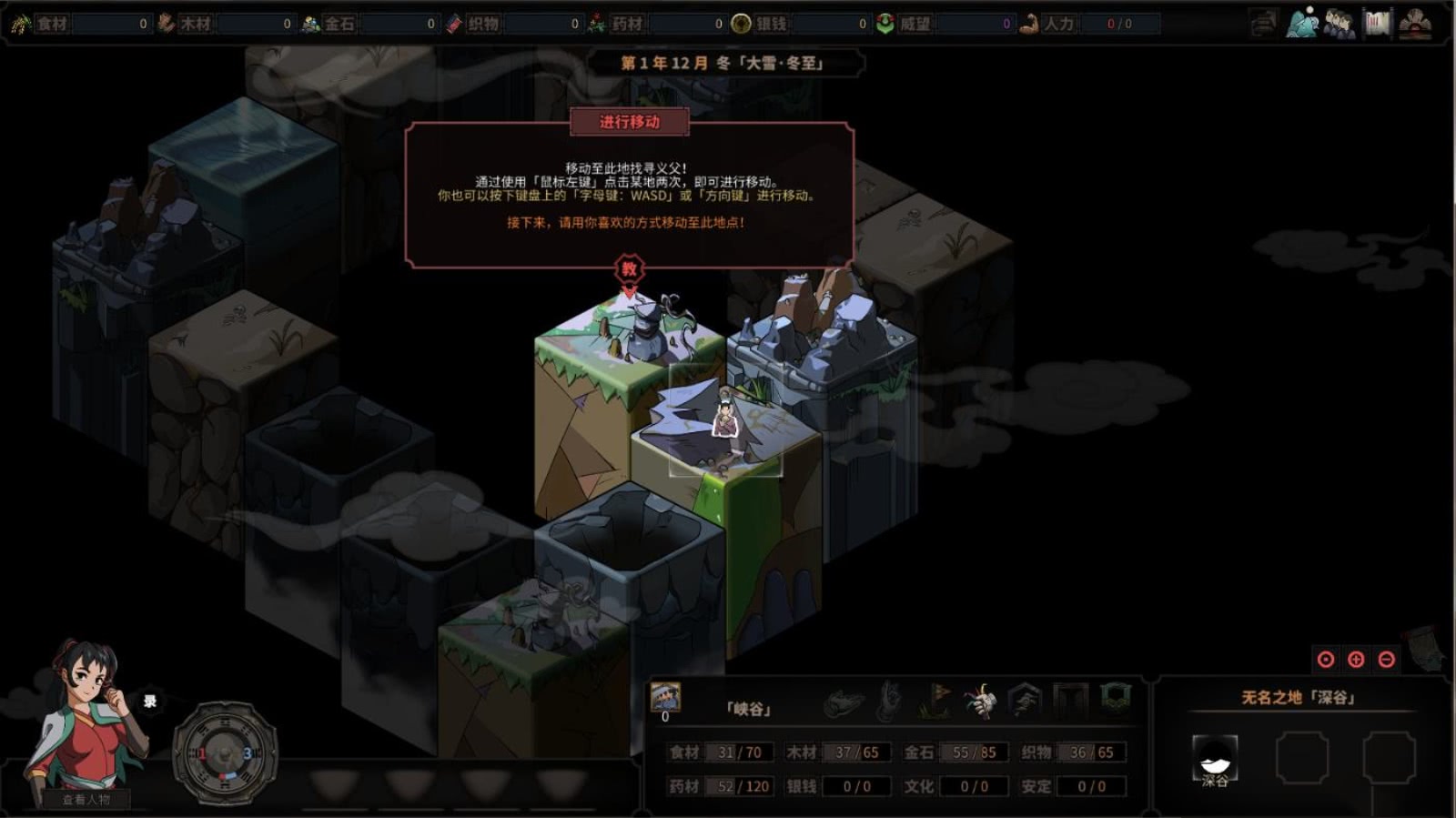Click the bagua compass dial
1456x818 pixels.
pos(225,753)
